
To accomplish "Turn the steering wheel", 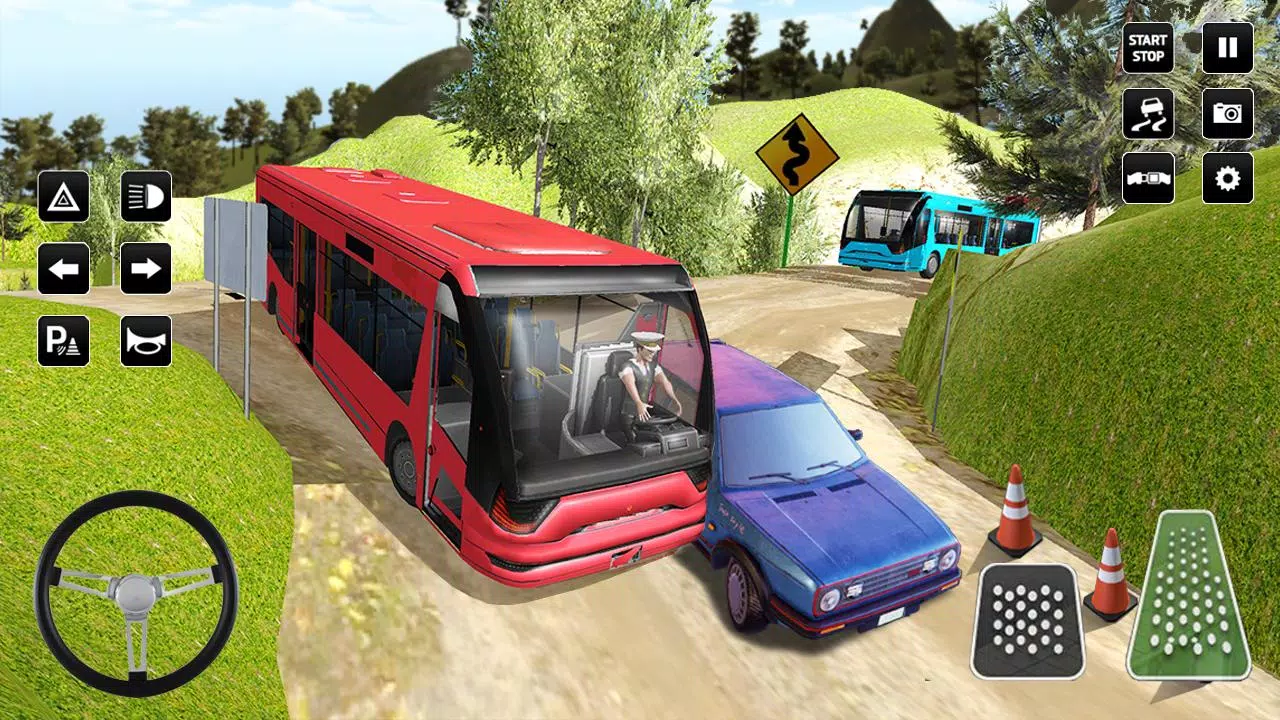I will [137, 588].
